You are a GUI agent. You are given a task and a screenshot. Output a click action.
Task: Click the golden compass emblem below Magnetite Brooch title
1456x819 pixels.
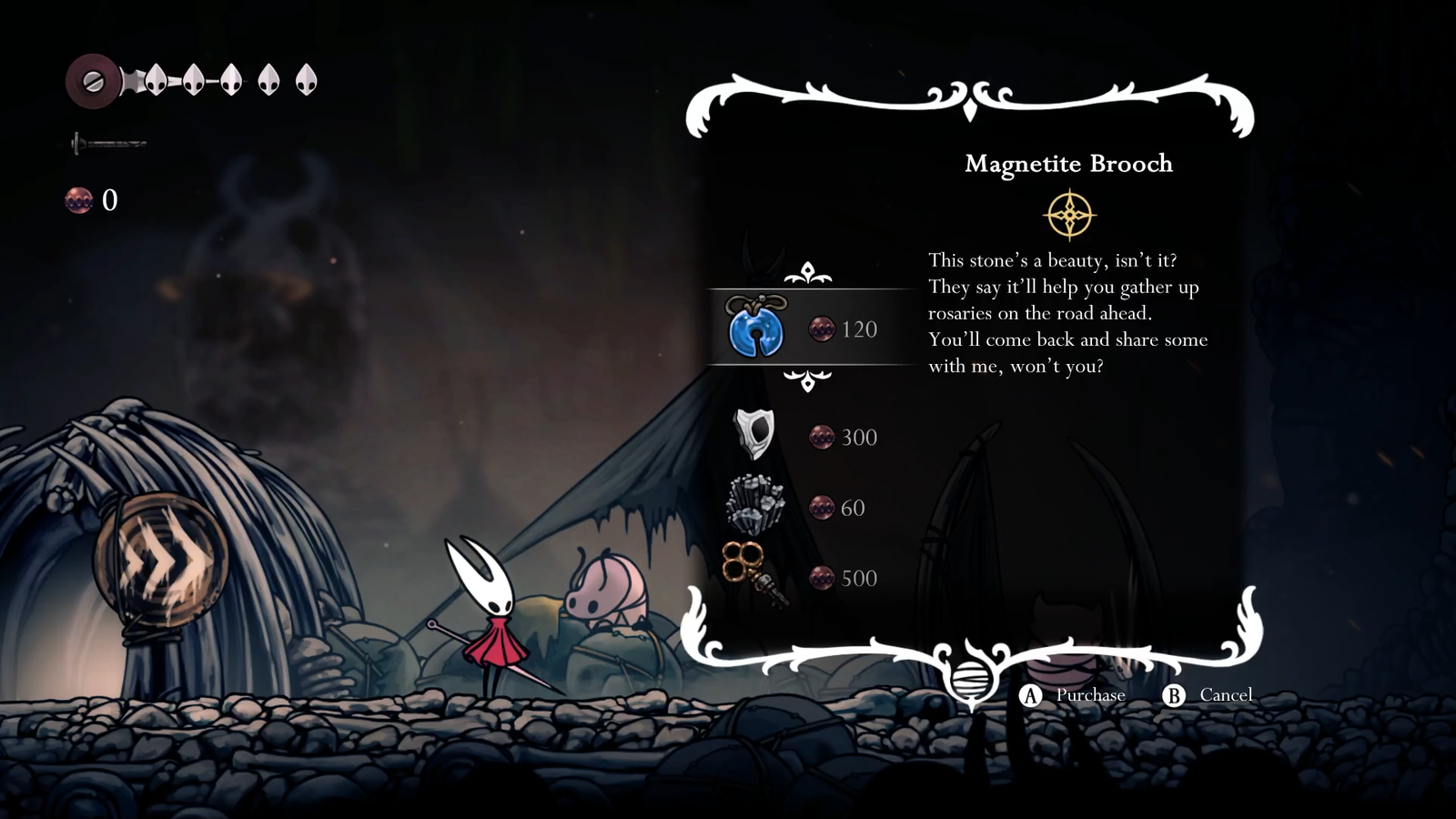(x=1070, y=215)
